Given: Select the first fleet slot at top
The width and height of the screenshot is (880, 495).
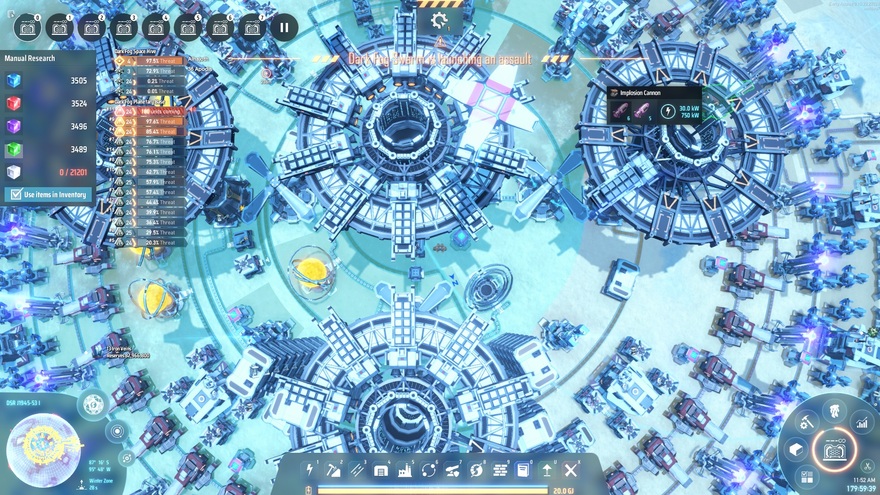Looking at the screenshot, I should [x=27, y=26].
